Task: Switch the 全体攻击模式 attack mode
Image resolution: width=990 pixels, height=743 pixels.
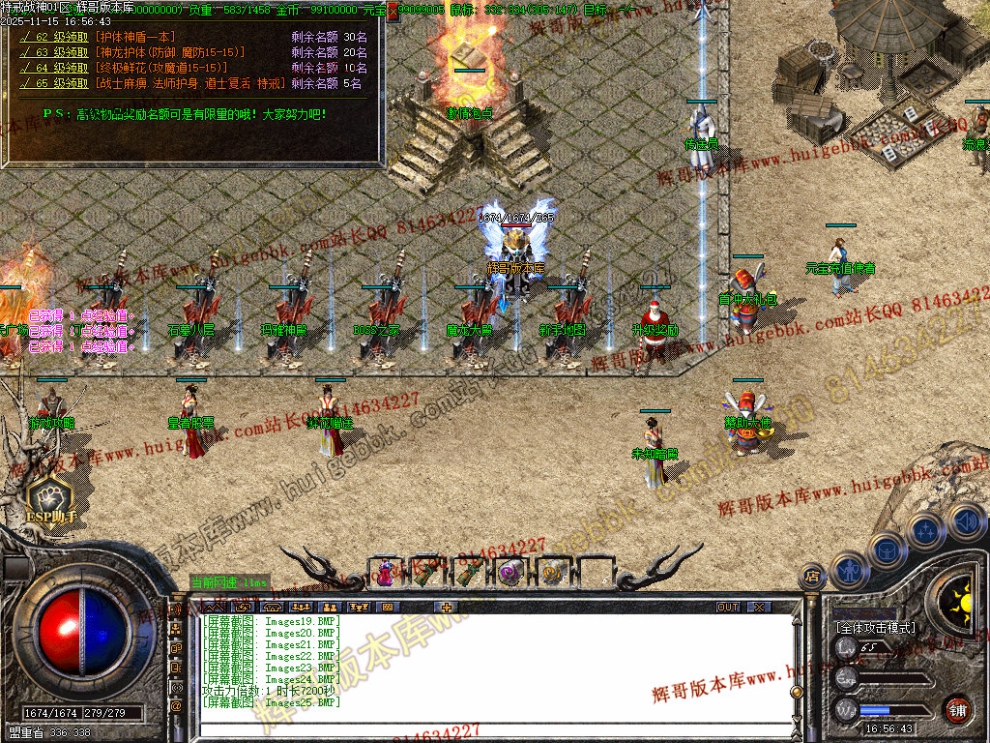Action: pos(875,627)
